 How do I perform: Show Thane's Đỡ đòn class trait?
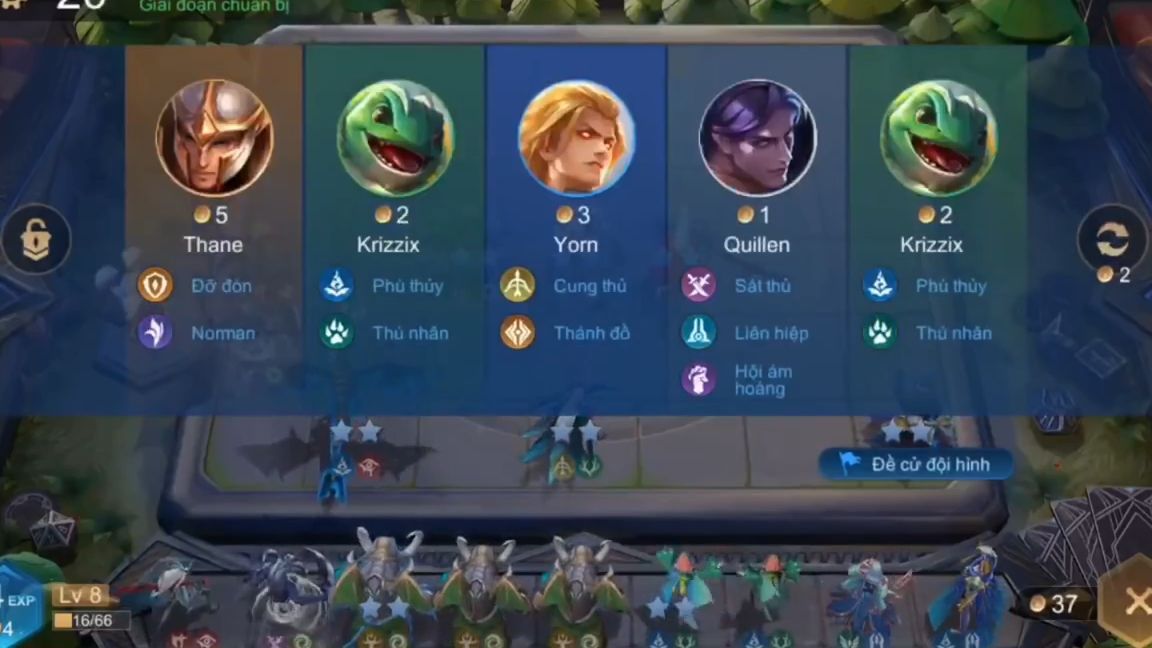[155, 286]
